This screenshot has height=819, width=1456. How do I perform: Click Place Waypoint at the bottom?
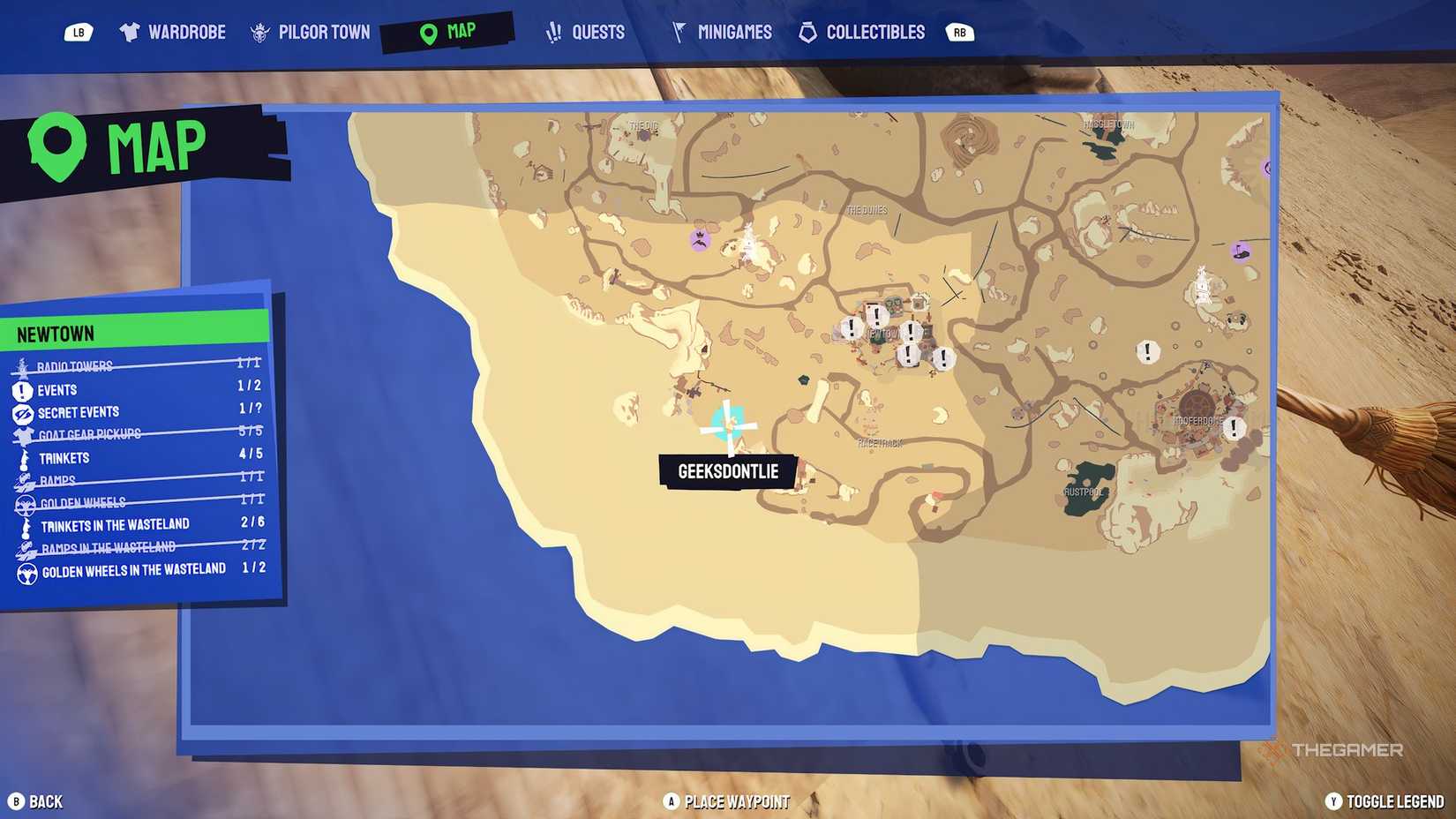pos(725,801)
